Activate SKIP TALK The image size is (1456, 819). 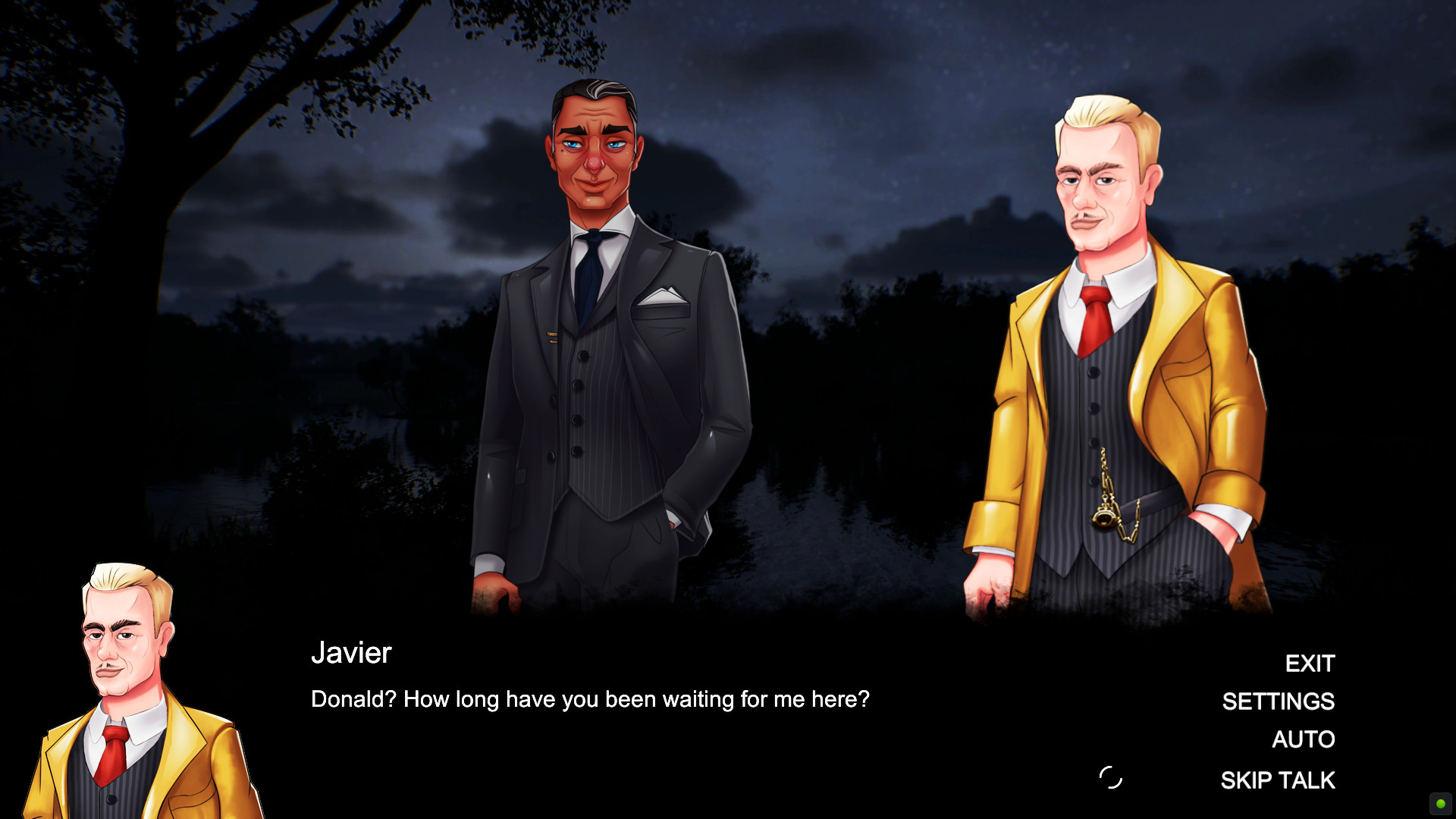coord(1278,780)
